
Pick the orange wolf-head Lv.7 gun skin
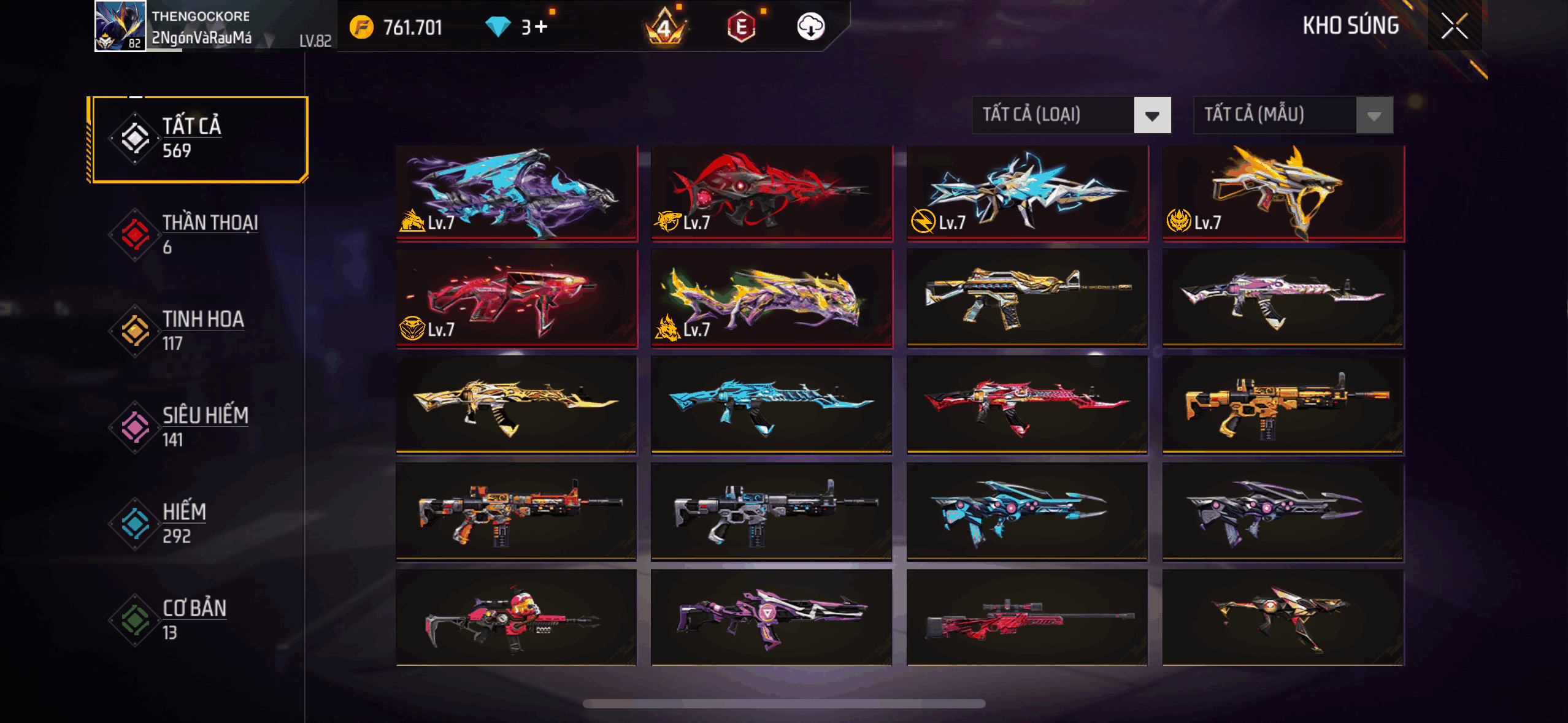[x=1283, y=193]
